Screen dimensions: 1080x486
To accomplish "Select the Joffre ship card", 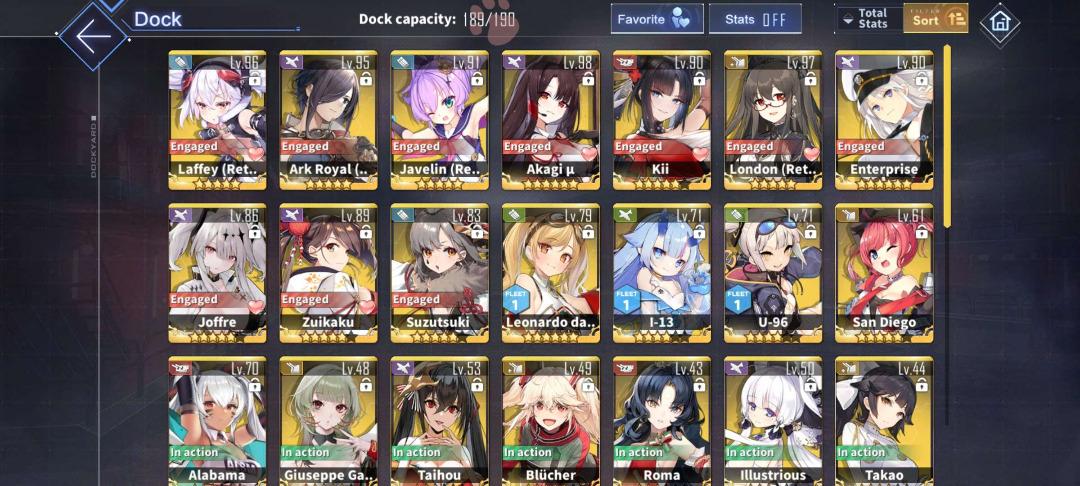I will pos(217,271).
